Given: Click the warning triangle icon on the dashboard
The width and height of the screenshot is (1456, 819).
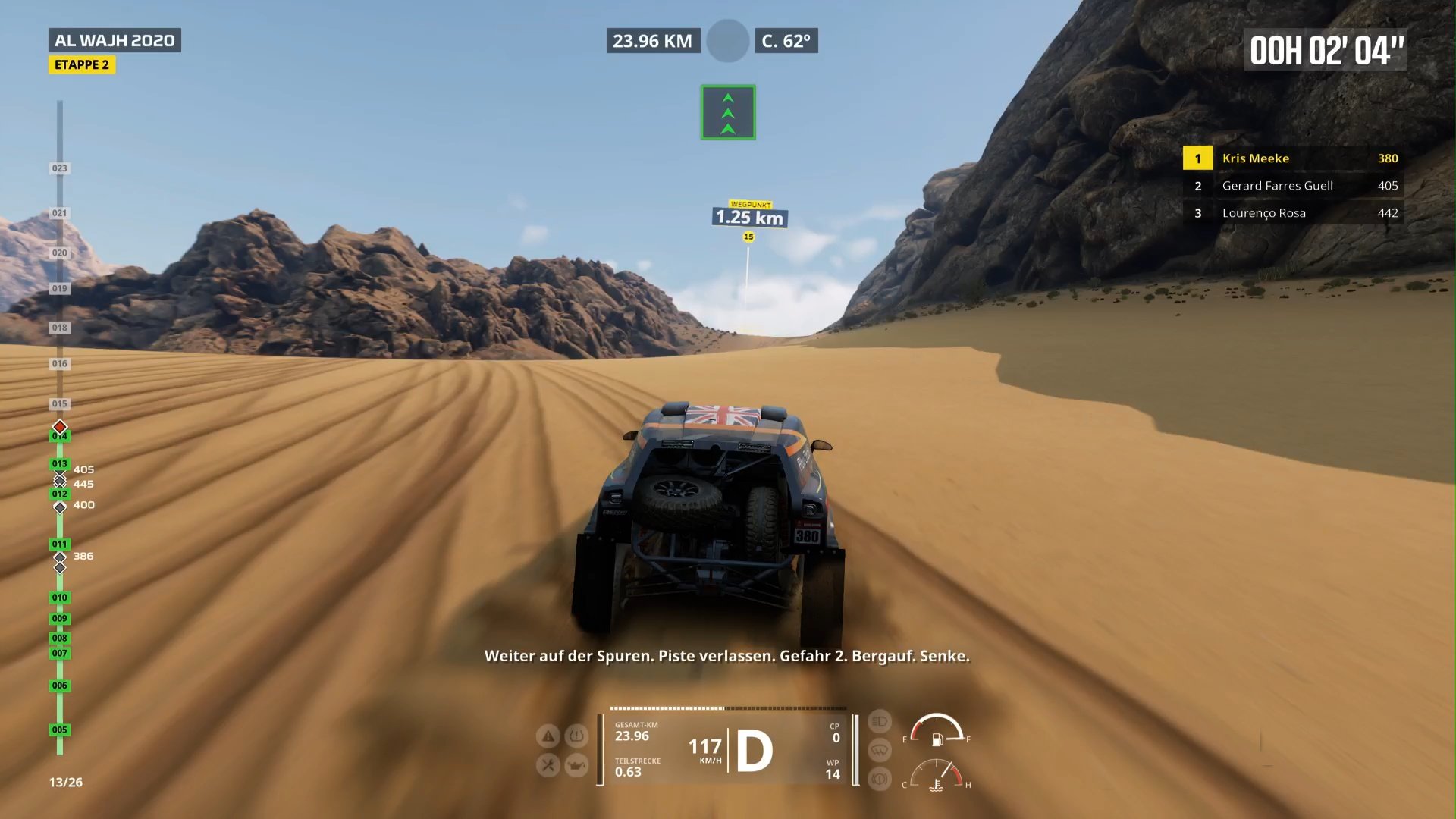Looking at the screenshot, I should tap(548, 736).
